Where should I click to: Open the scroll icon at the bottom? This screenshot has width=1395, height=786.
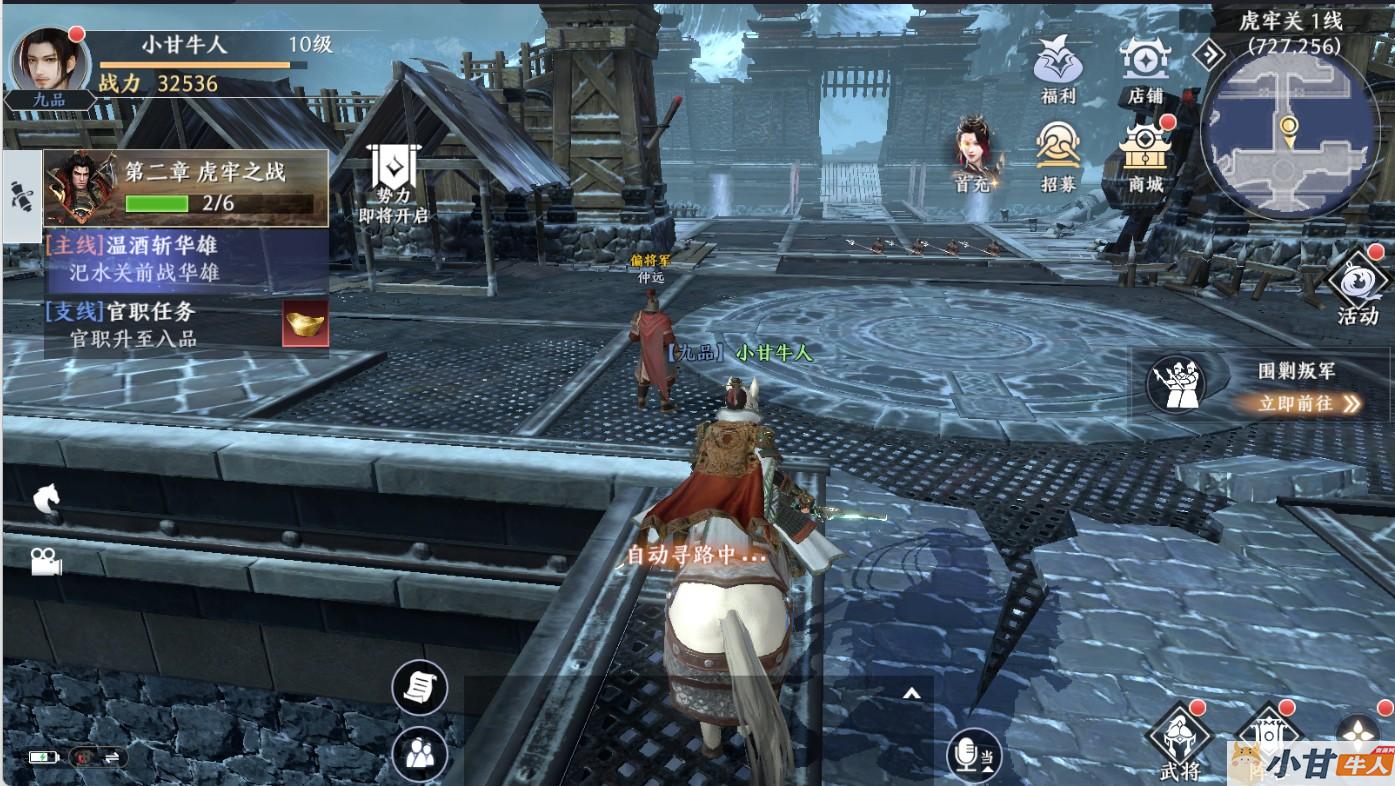[x=419, y=687]
